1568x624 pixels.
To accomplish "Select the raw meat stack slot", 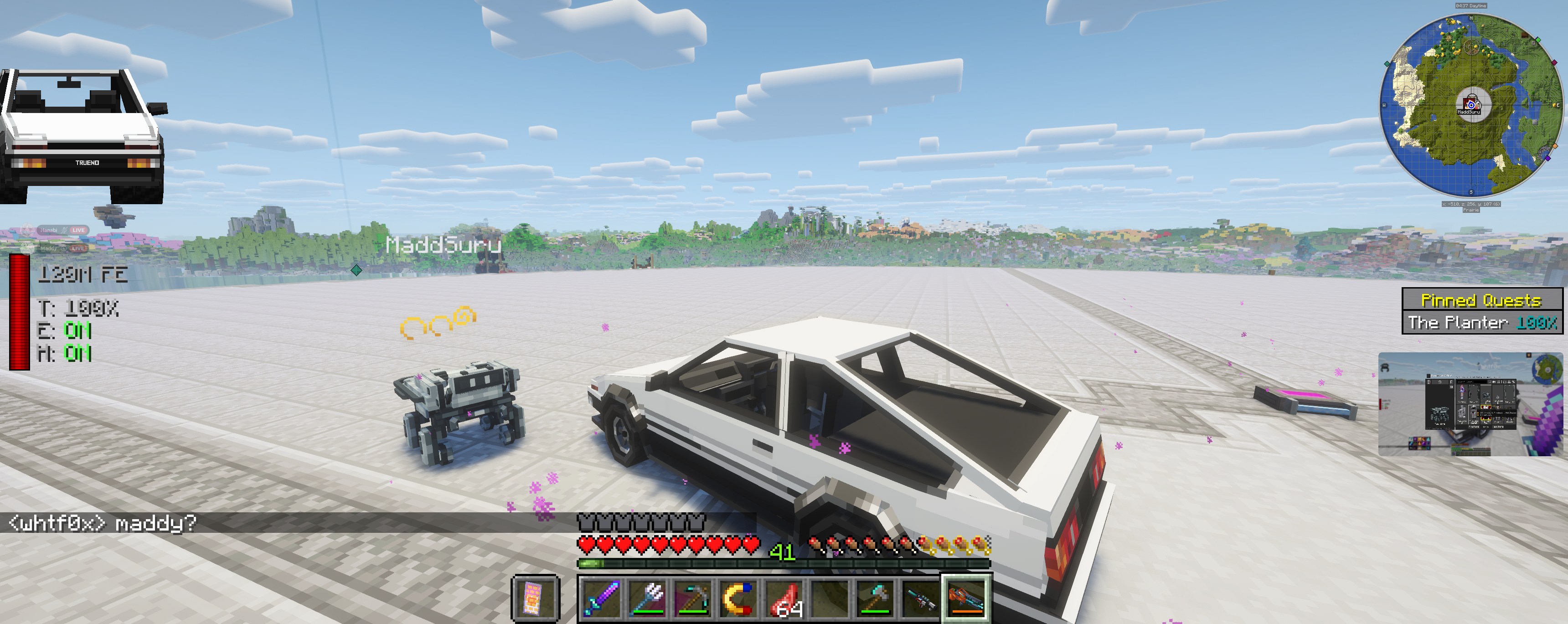I will tap(784, 598).
